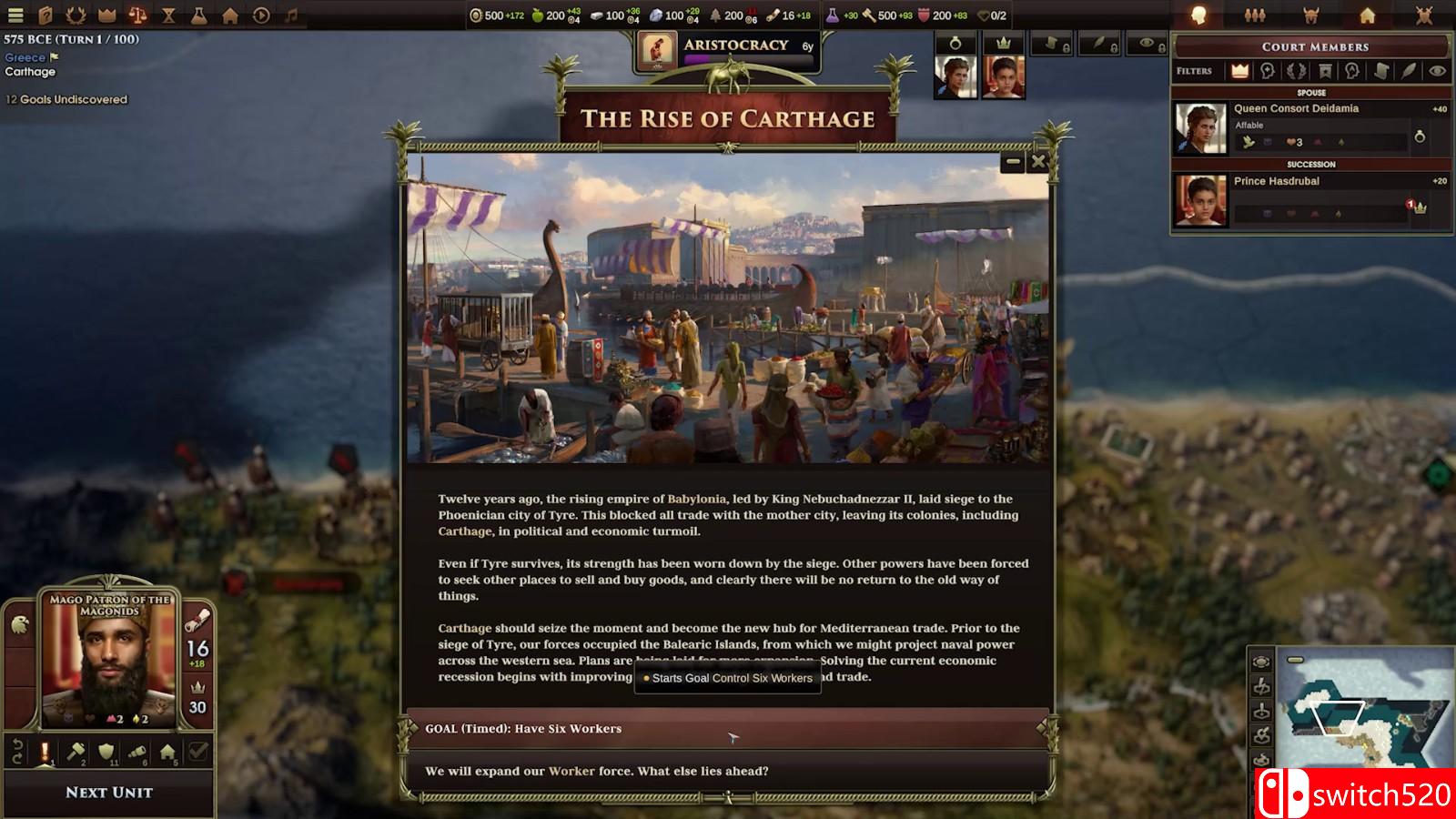Toggle the music note icon
Screen dimensions: 1456x819
(x=291, y=15)
